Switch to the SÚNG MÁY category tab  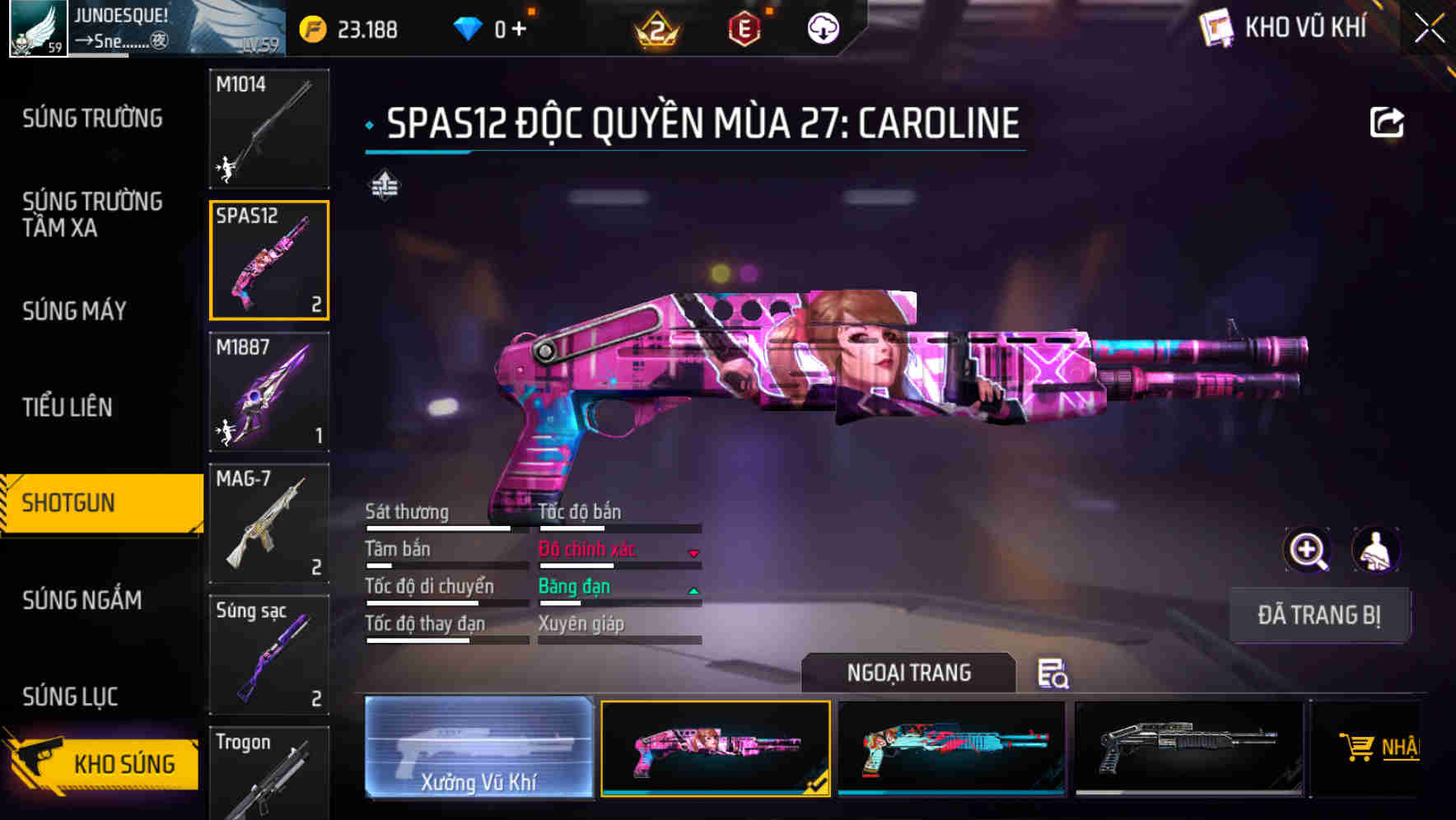point(74,311)
